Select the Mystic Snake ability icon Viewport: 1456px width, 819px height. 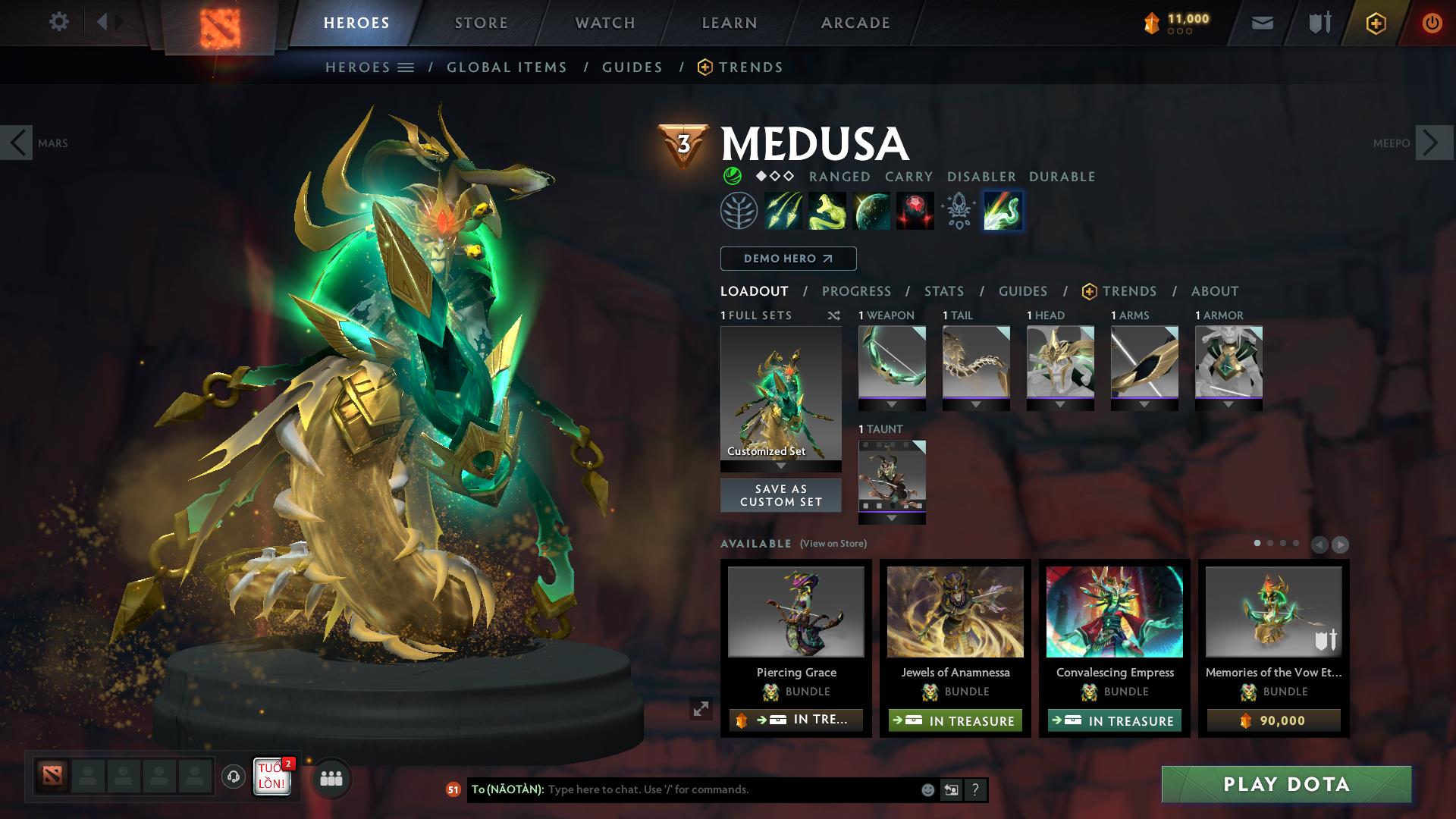click(828, 211)
